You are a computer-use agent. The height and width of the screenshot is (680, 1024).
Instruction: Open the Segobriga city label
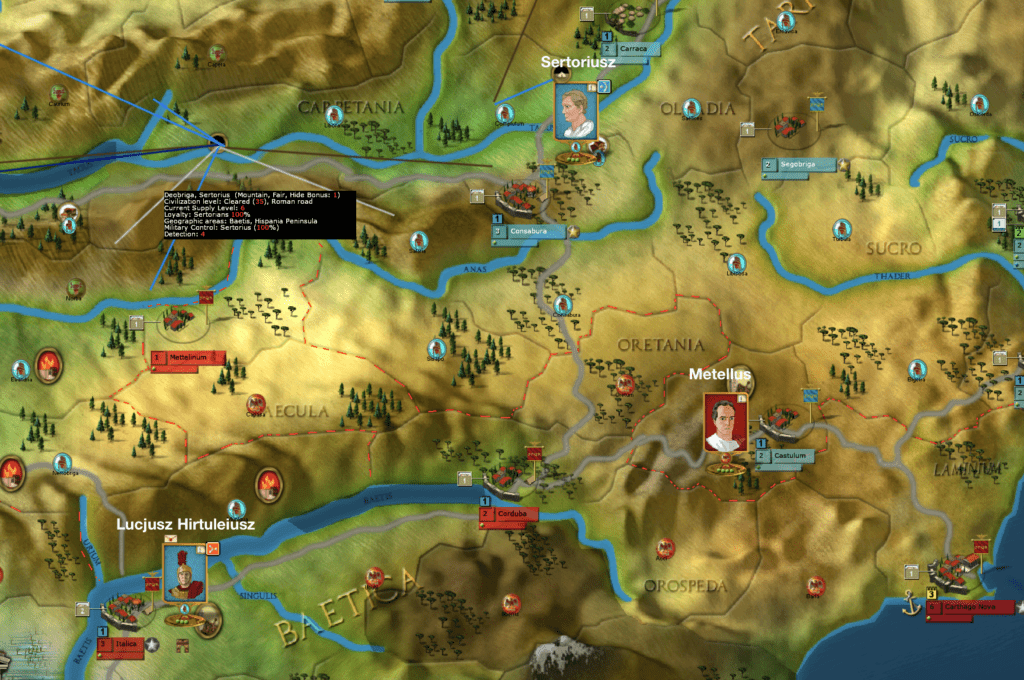(x=802, y=164)
